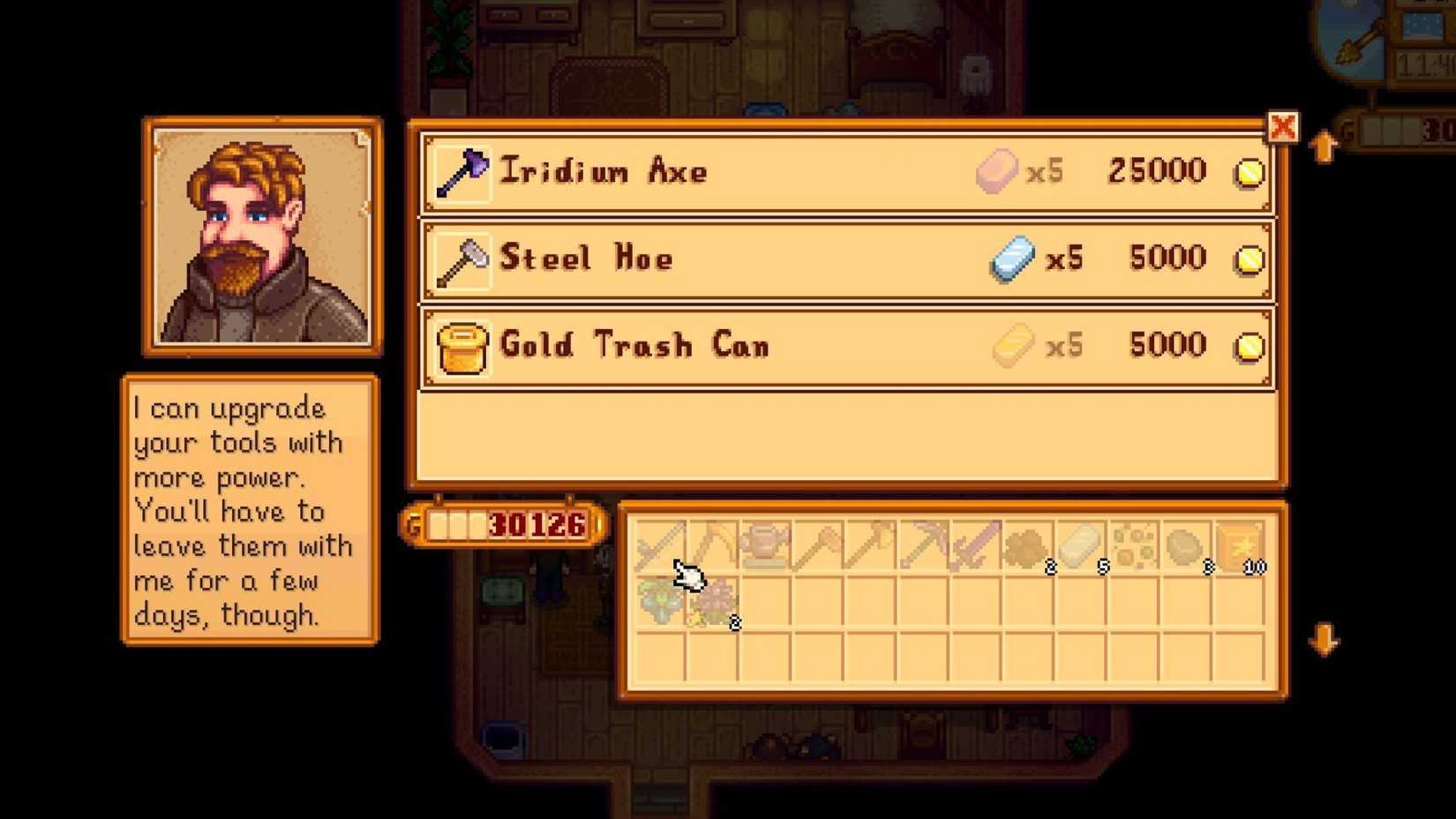Click the downward scroll arrow
Viewport: 1456px width, 819px height.
[1323, 638]
